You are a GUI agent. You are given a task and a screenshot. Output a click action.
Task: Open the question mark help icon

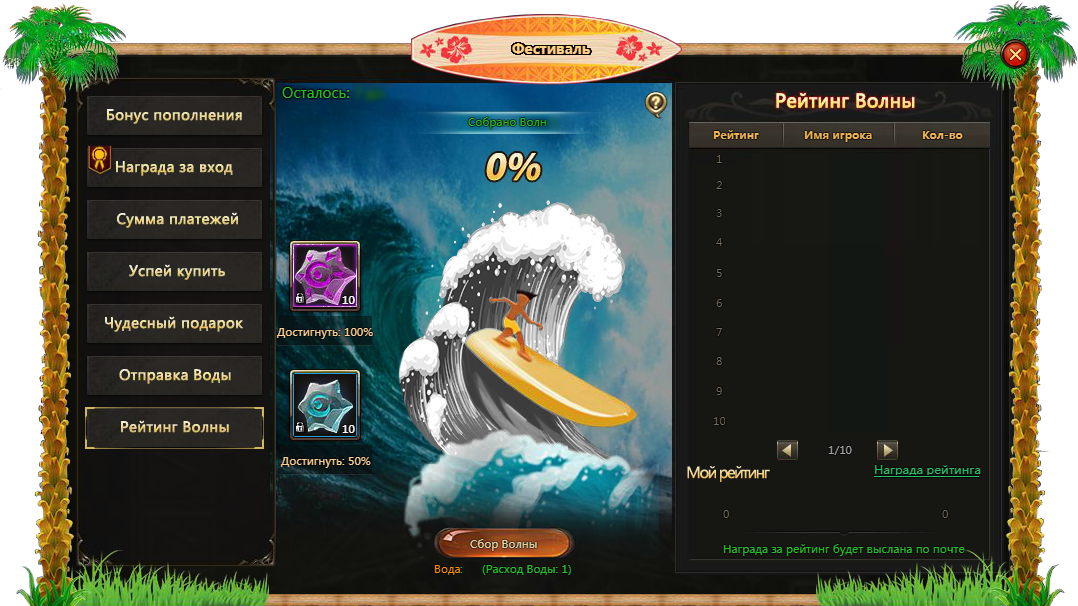pos(656,103)
